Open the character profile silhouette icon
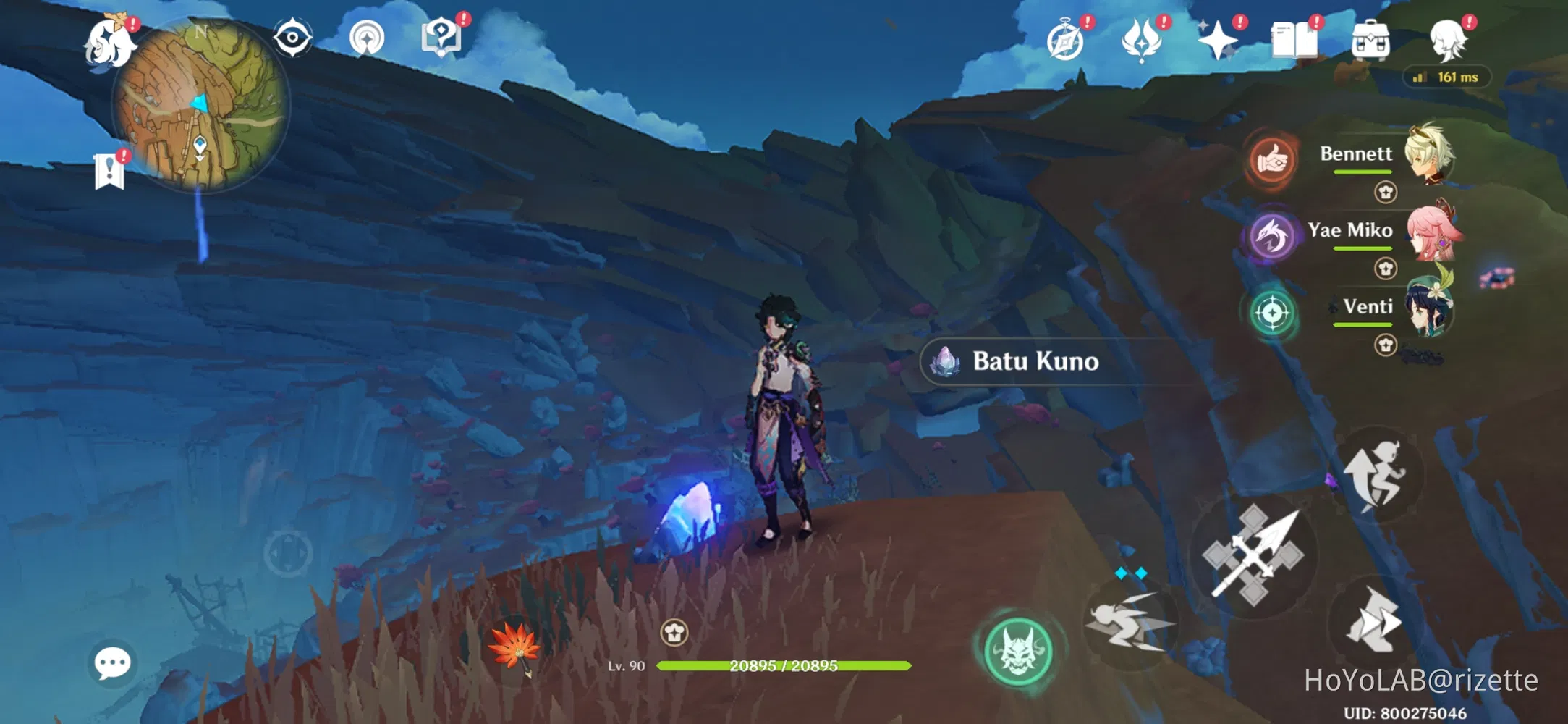 point(1448,41)
